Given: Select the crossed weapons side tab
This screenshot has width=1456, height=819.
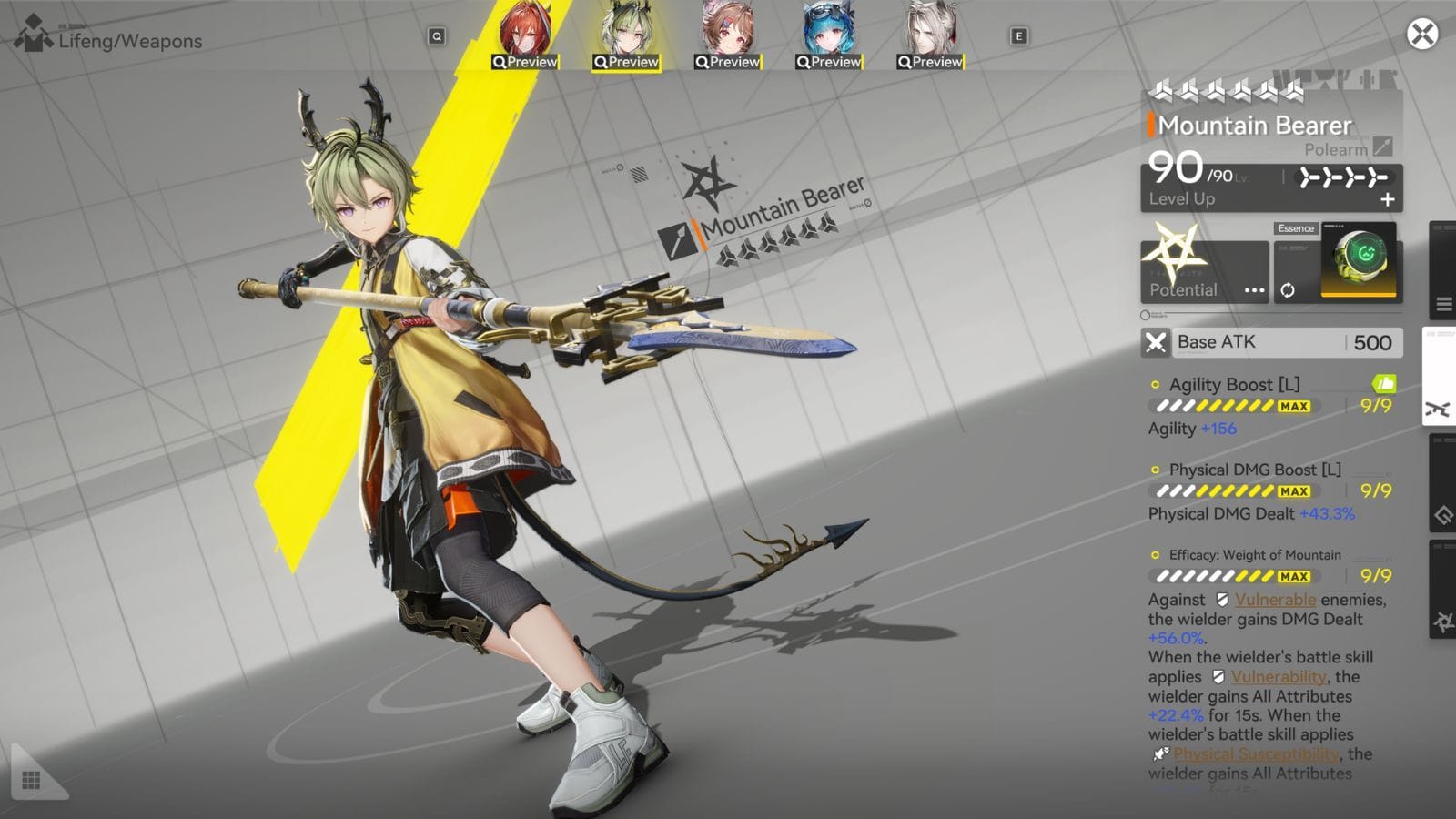Looking at the screenshot, I should pos(1439,409).
